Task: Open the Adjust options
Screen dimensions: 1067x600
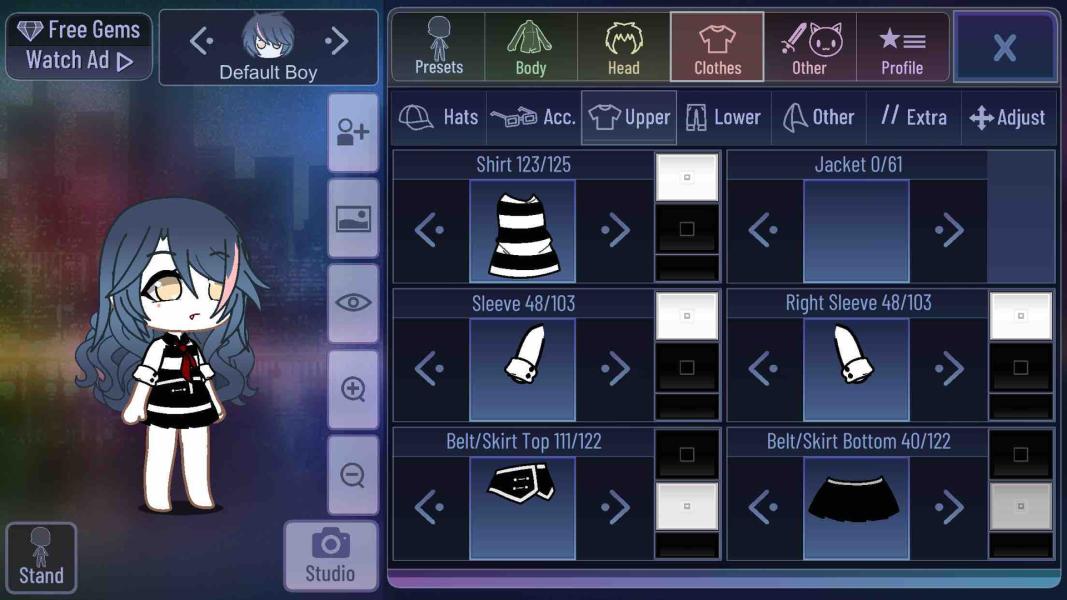Action: [1007, 117]
